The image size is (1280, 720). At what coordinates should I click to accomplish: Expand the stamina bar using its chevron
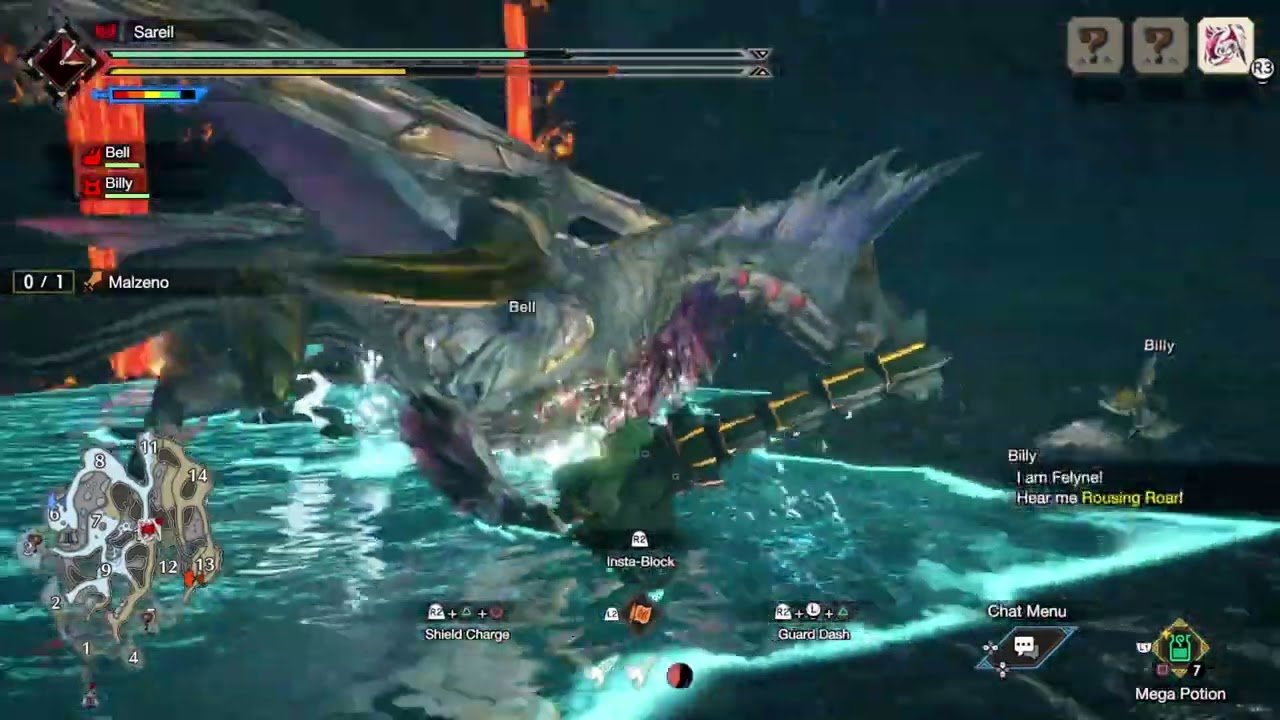(761, 72)
